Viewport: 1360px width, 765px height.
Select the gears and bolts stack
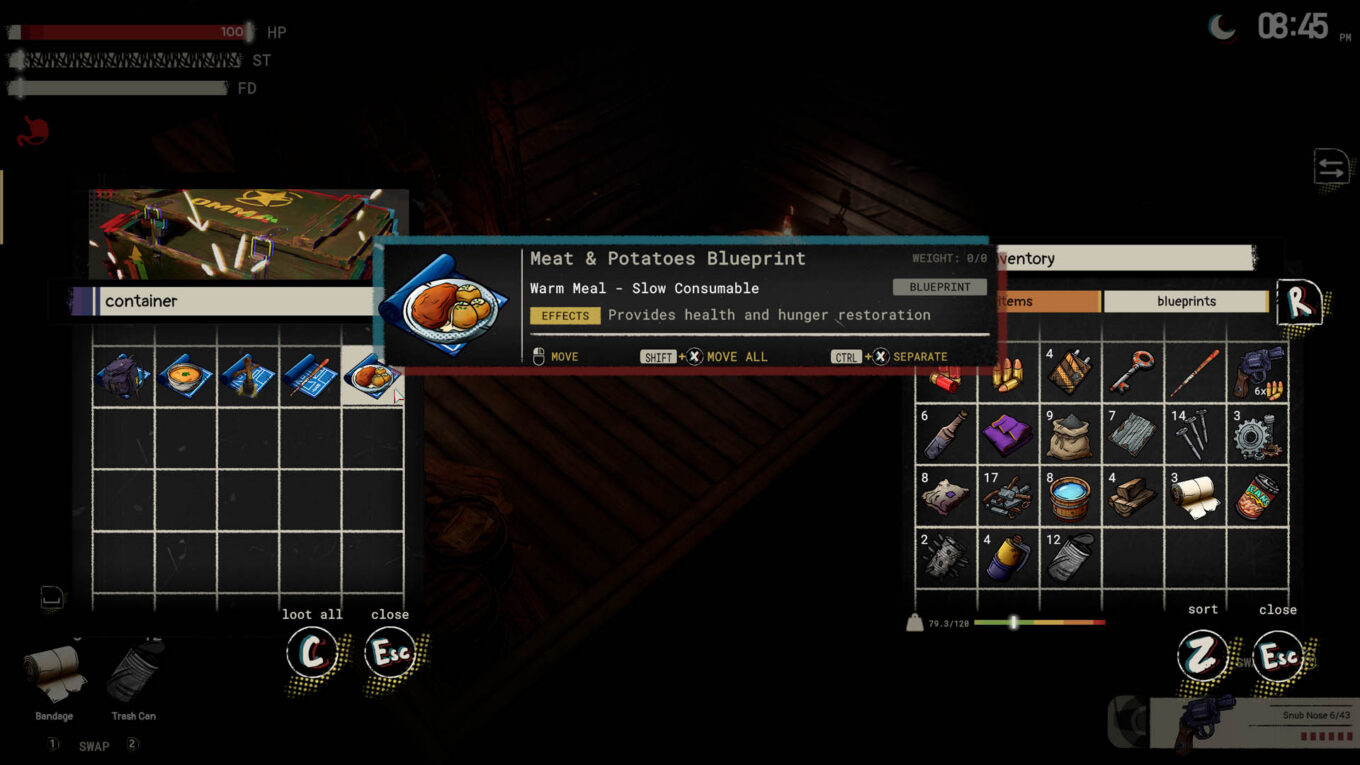point(1257,433)
